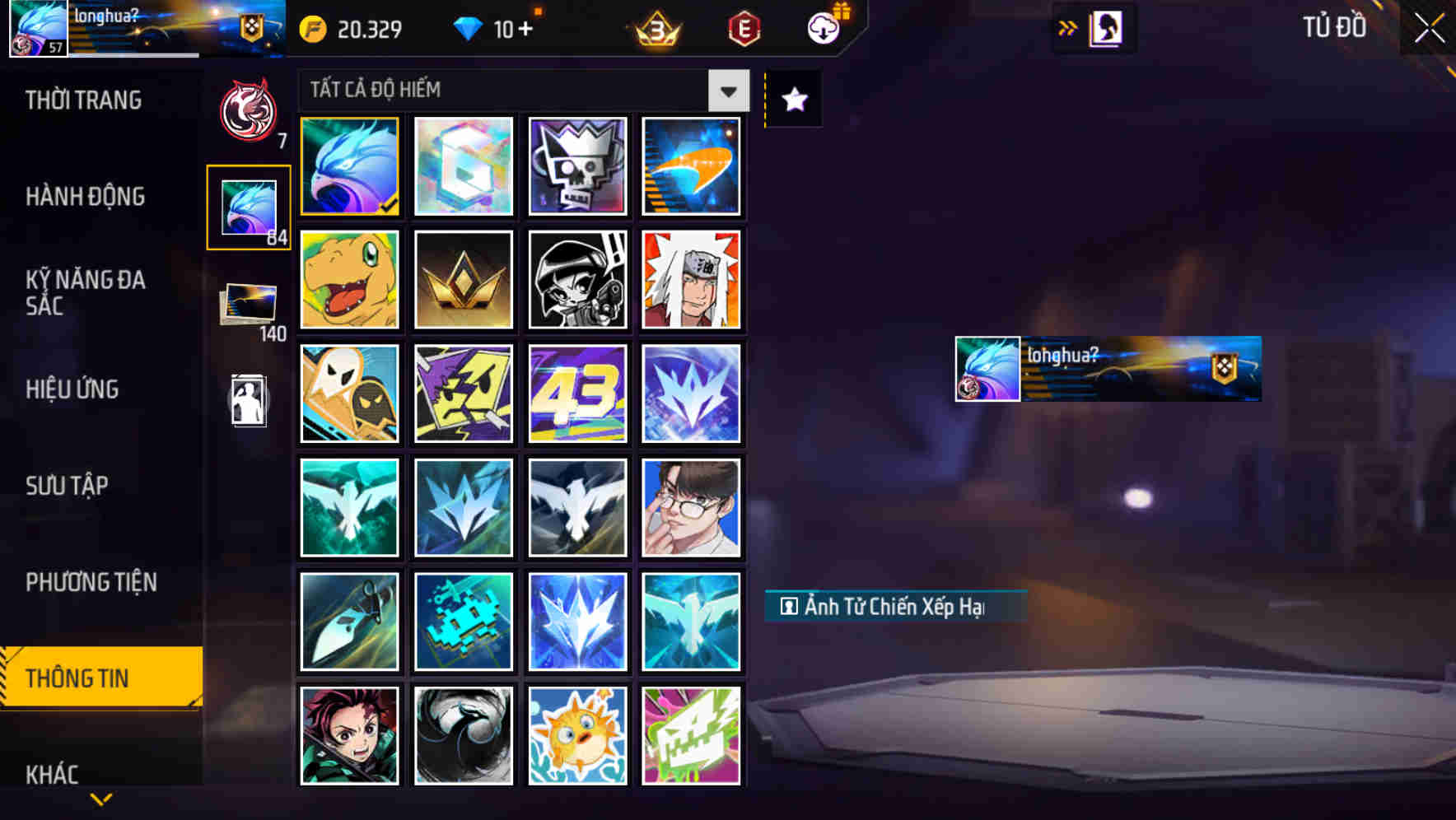Switch to the SƯU TẬP tab

click(68, 486)
